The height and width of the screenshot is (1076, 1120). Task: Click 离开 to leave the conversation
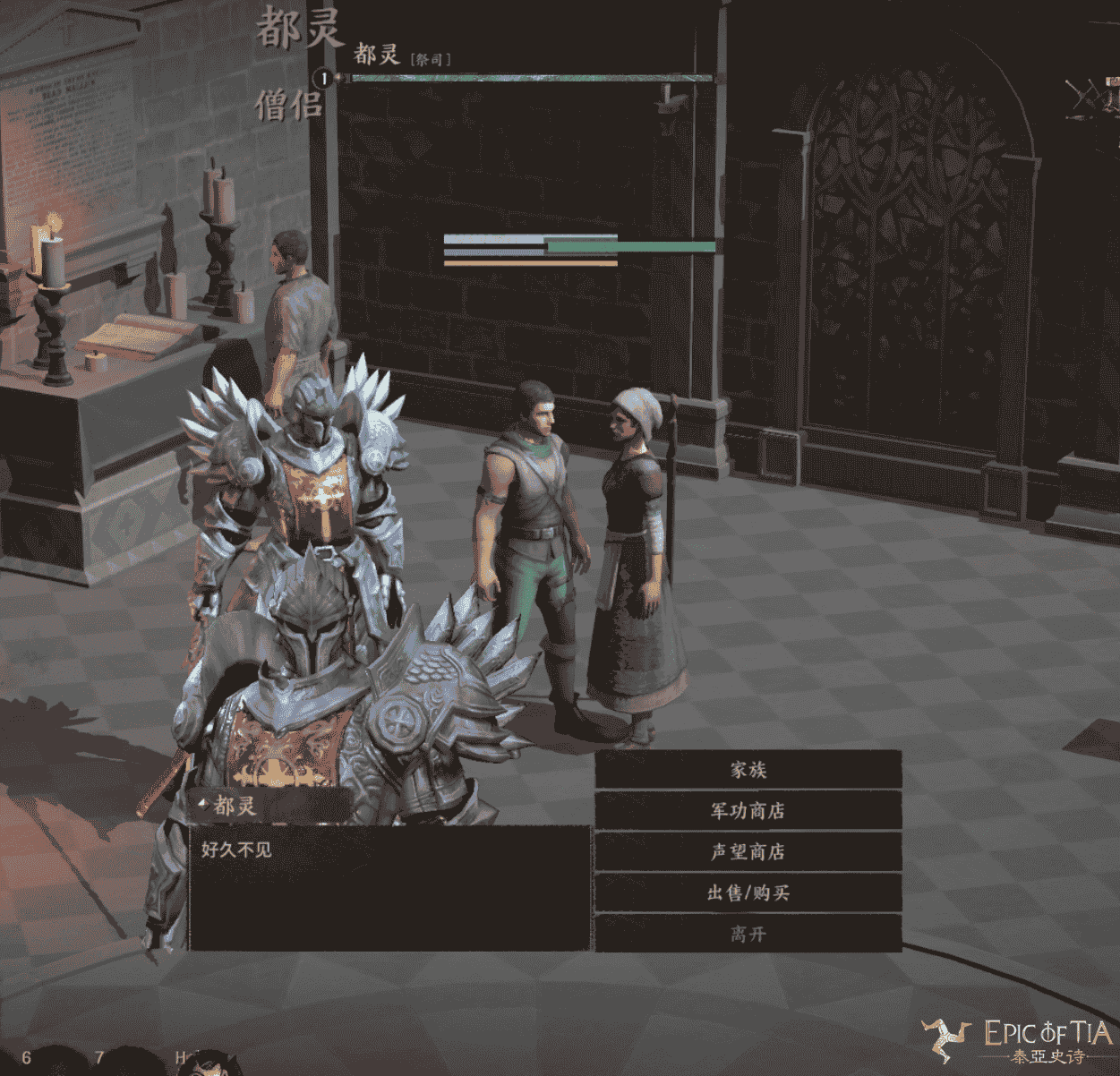748,935
